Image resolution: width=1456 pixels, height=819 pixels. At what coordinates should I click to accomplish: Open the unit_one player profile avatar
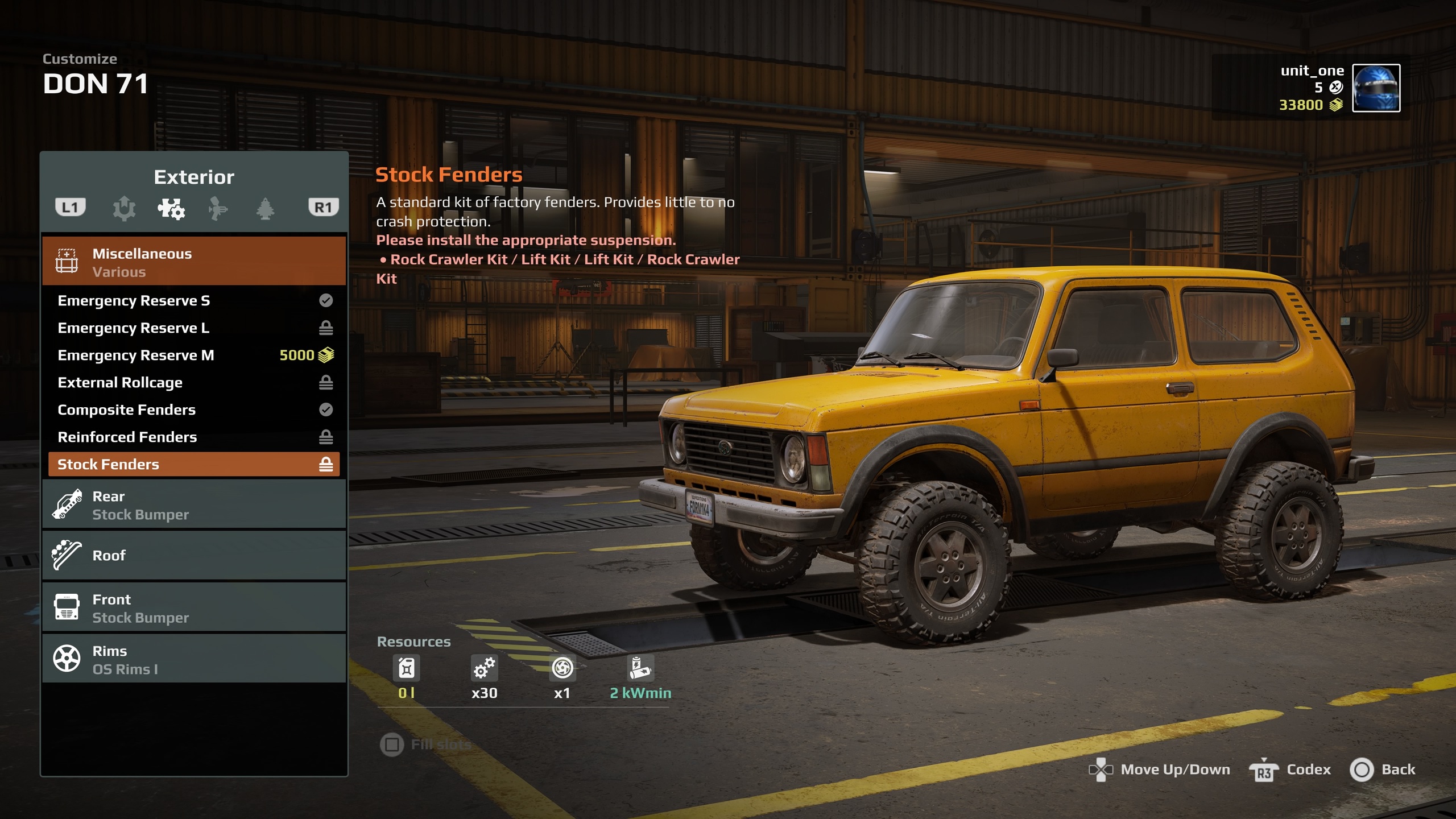pos(1375,88)
